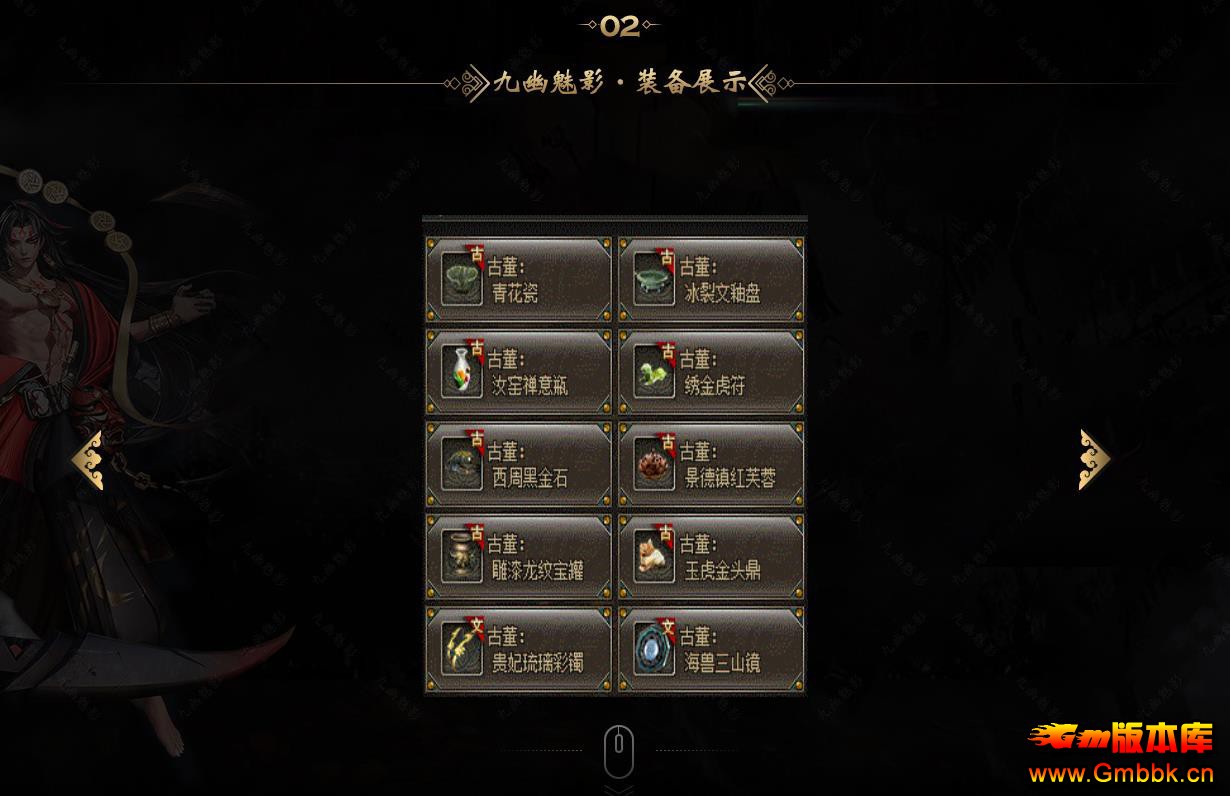Pick the 西周黑金石 item
1230x796 pixels.
[518, 464]
